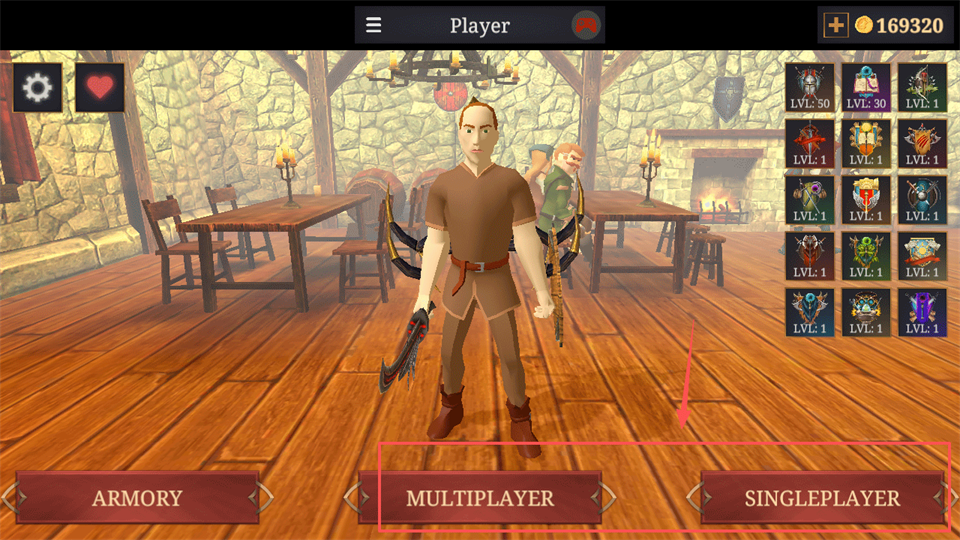This screenshot has height=540, width=960.
Task: Choose the green monster face class
Action: (x=866, y=255)
